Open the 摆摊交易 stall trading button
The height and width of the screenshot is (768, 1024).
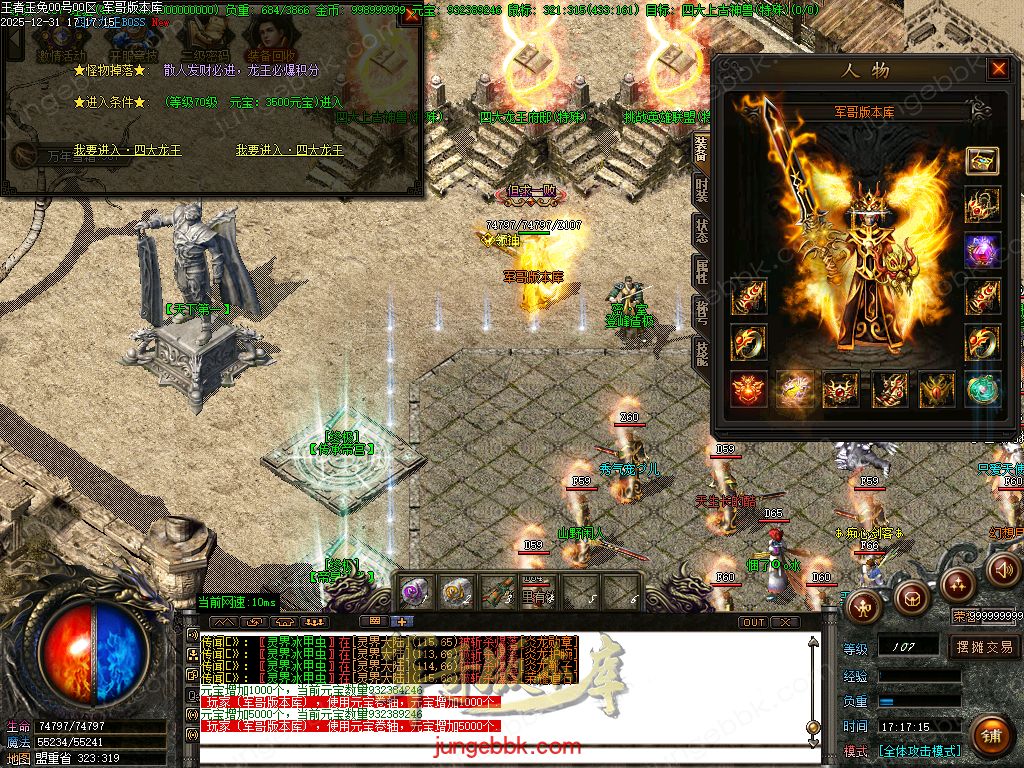(984, 647)
